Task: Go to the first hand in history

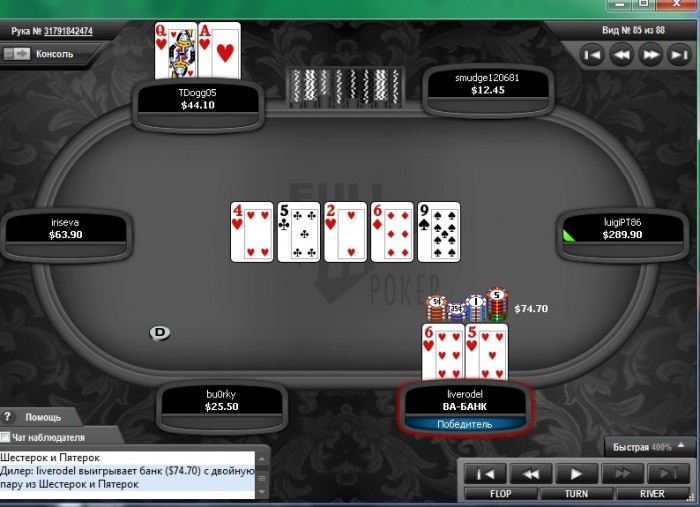Action: (x=592, y=55)
